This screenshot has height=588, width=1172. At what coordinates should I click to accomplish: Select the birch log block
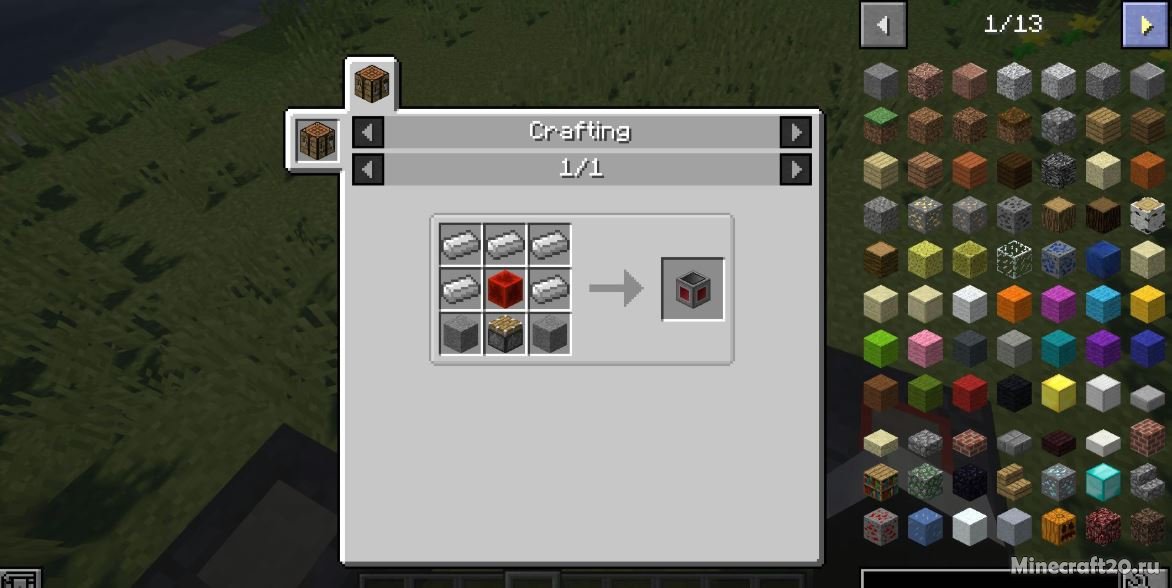(x=1147, y=214)
